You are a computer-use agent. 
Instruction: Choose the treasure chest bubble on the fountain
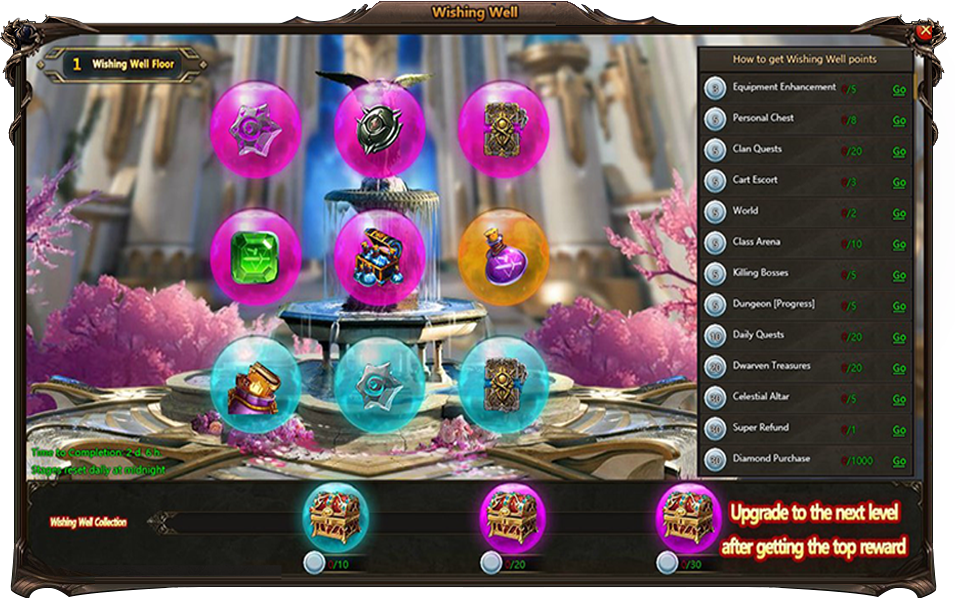point(379,257)
